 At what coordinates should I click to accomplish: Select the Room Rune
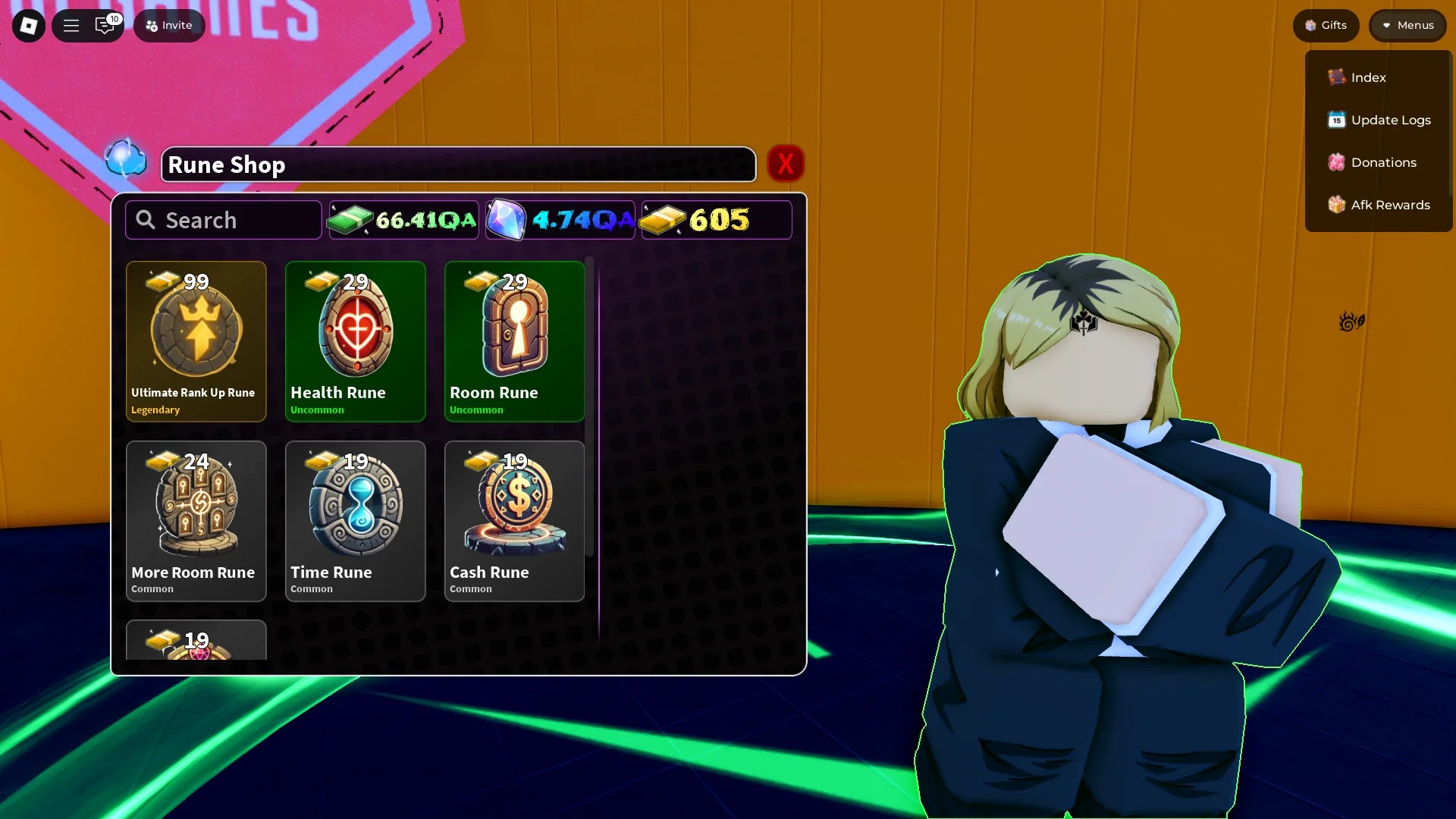pyautogui.click(x=513, y=341)
